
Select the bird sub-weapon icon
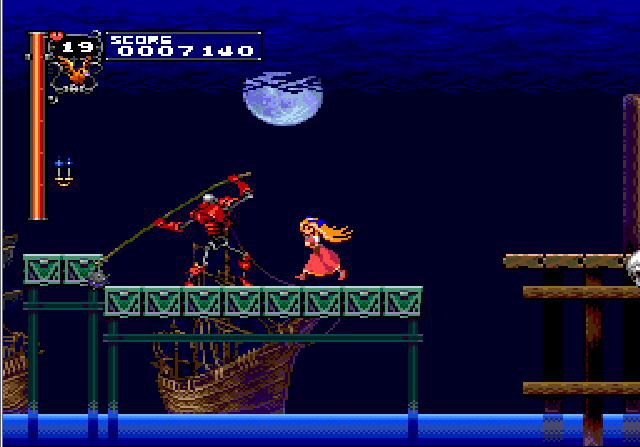(x=74, y=71)
